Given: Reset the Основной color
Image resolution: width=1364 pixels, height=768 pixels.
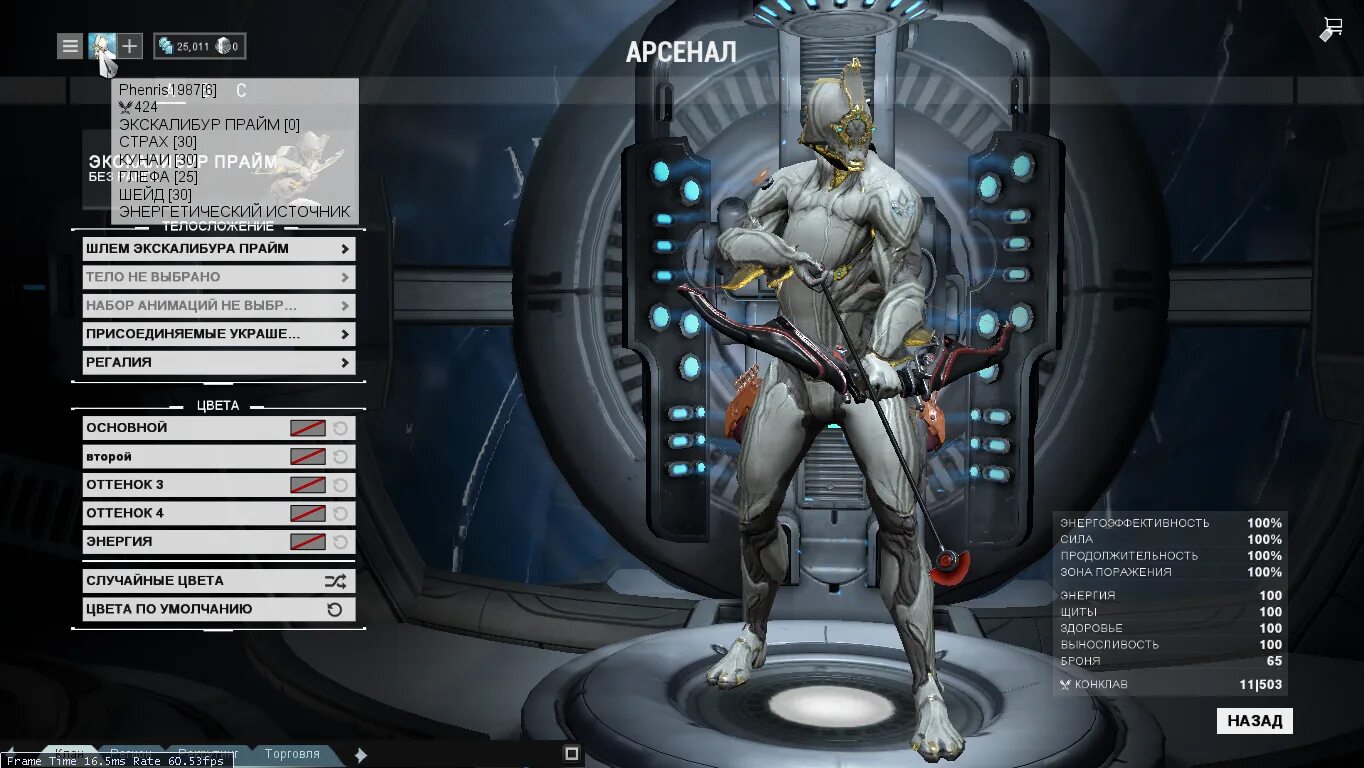Looking at the screenshot, I should 341,428.
